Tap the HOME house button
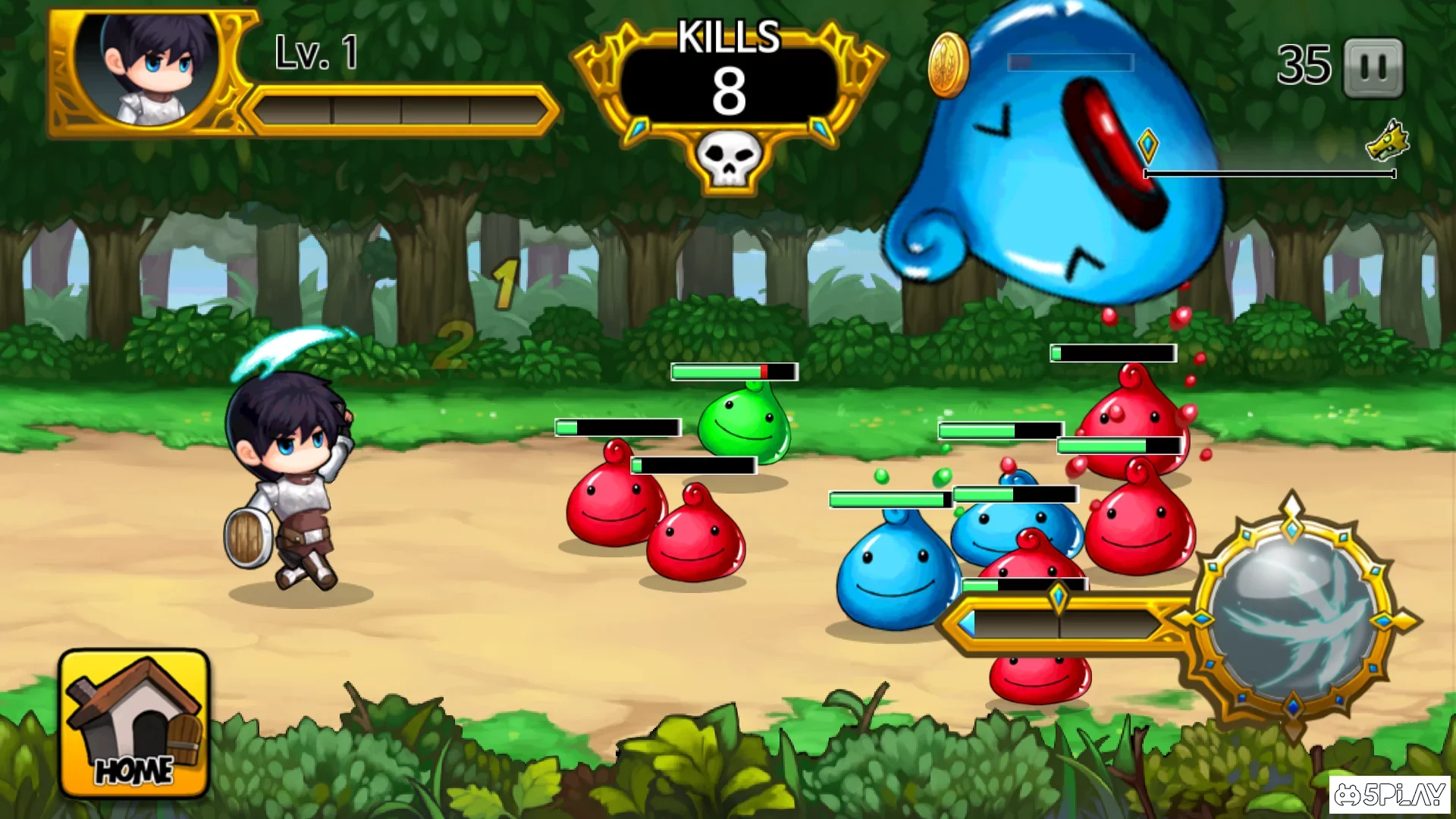This screenshot has width=1456, height=819. pos(134,723)
